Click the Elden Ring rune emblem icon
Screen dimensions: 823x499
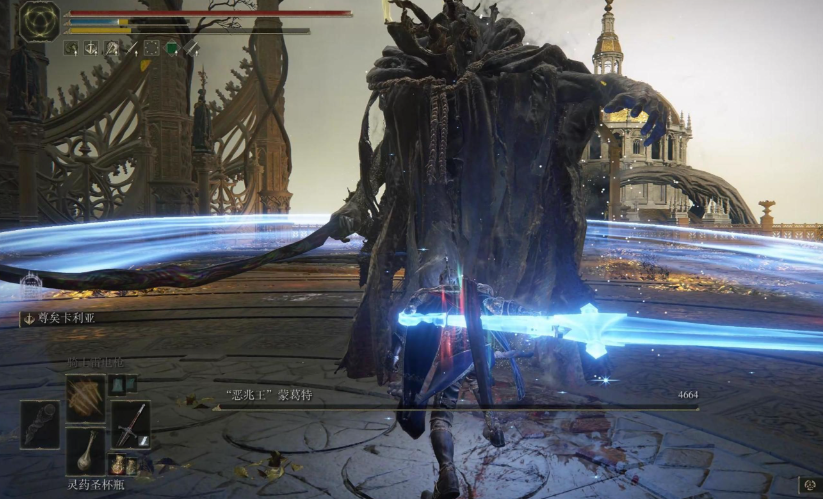[40, 21]
